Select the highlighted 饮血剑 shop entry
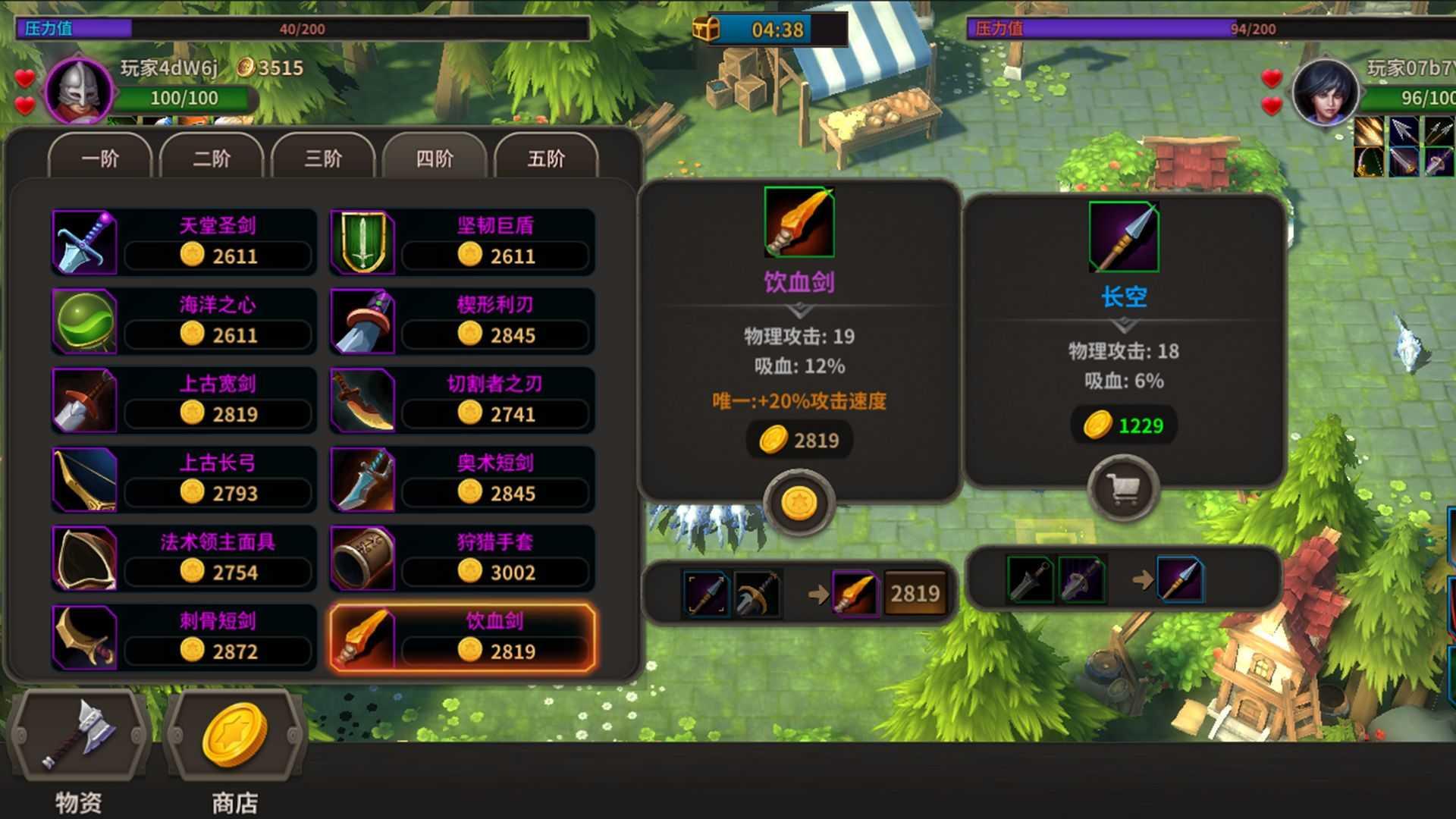 point(463,637)
